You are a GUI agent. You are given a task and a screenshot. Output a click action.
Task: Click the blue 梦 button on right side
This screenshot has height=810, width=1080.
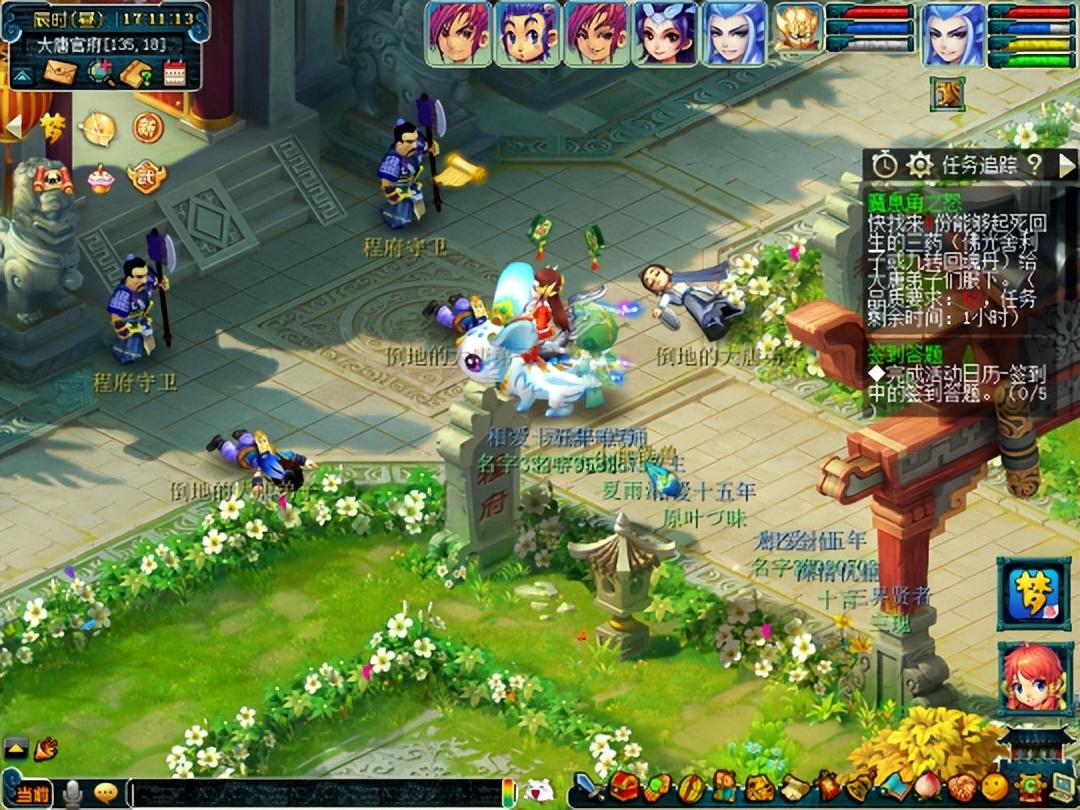1034,594
